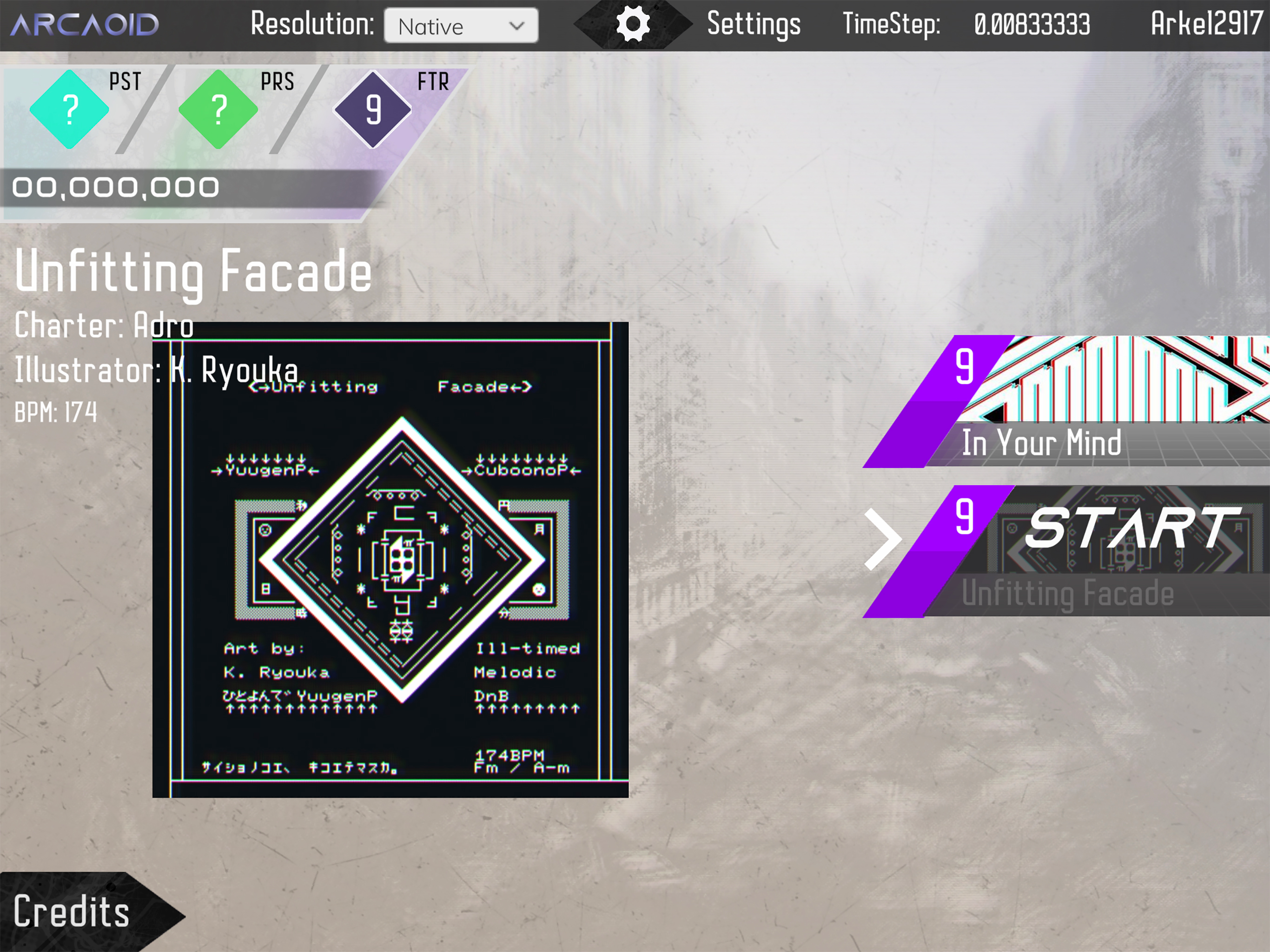
Task: Open the Credits screen
Action: pyautogui.click(x=72, y=912)
